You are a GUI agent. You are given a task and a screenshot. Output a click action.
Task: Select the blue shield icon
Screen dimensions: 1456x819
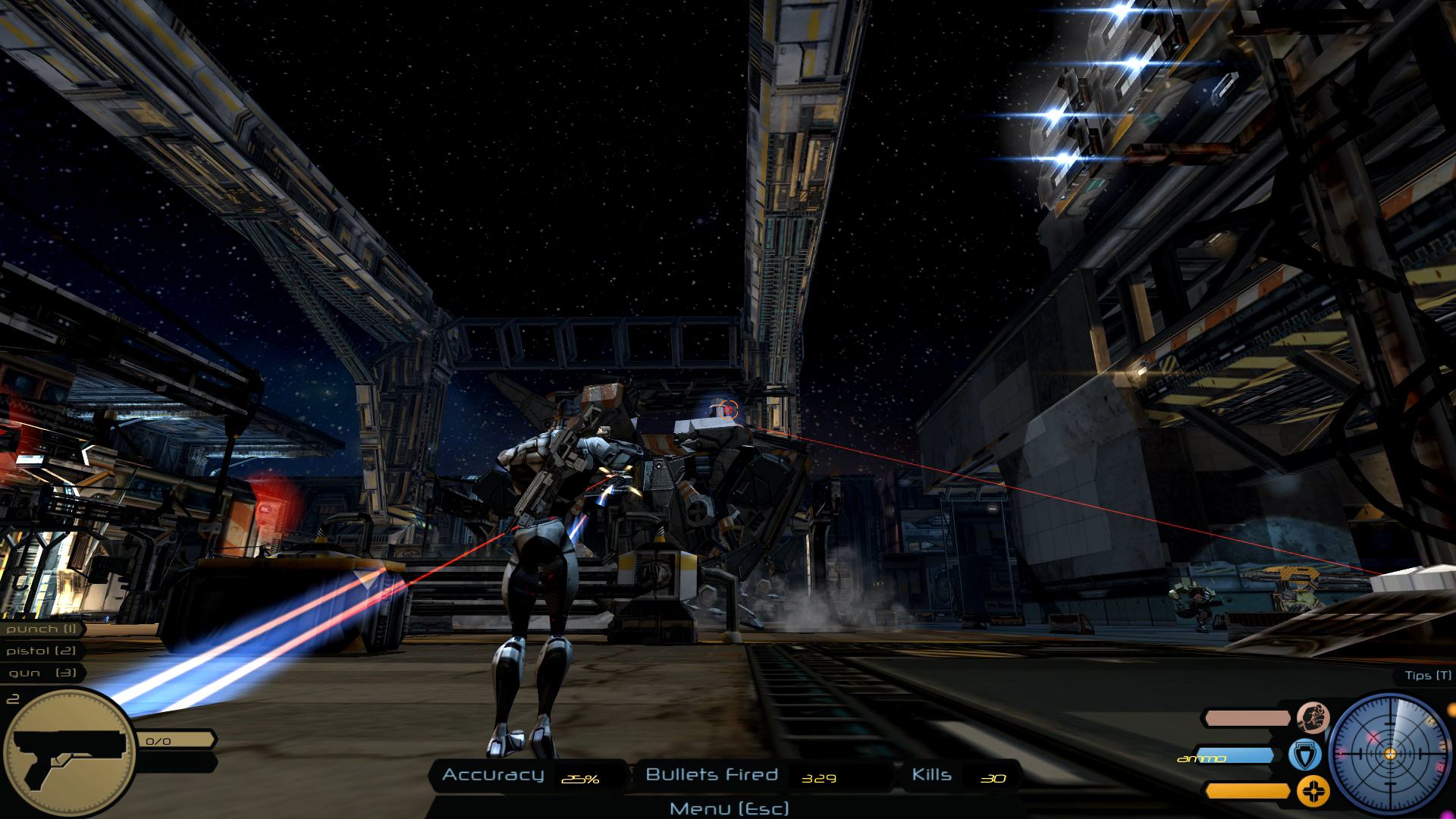click(x=1305, y=755)
